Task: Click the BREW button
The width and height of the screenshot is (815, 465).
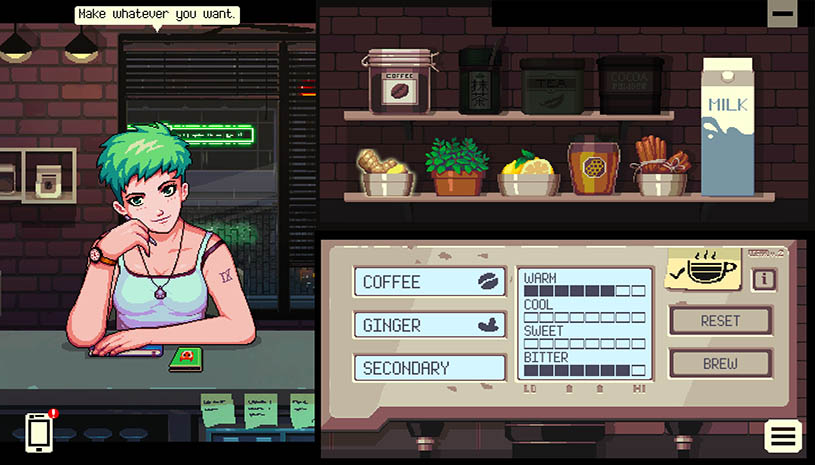Action: click(720, 364)
